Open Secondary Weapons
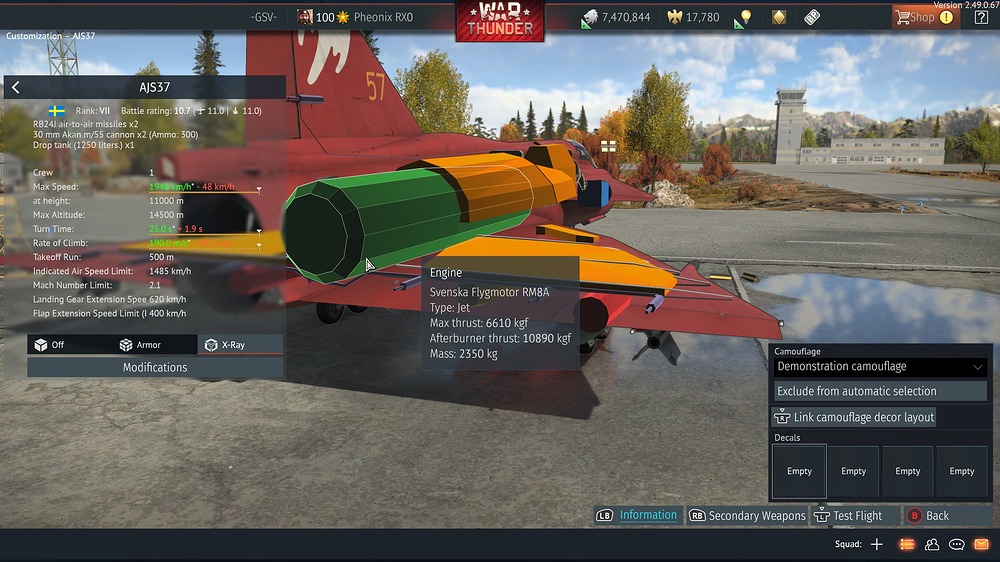 pyautogui.click(x=747, y=516)
